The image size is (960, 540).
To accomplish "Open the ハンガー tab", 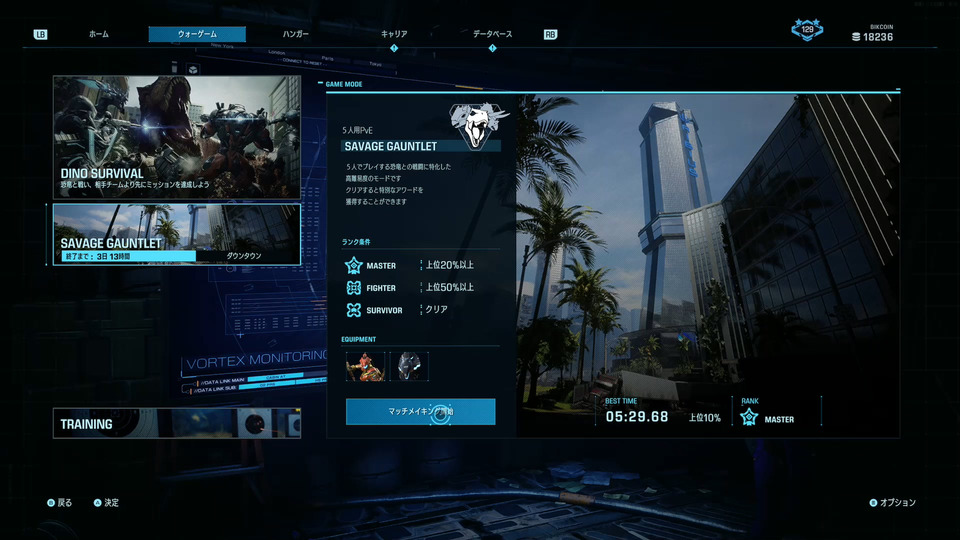I will click(295, 34).
